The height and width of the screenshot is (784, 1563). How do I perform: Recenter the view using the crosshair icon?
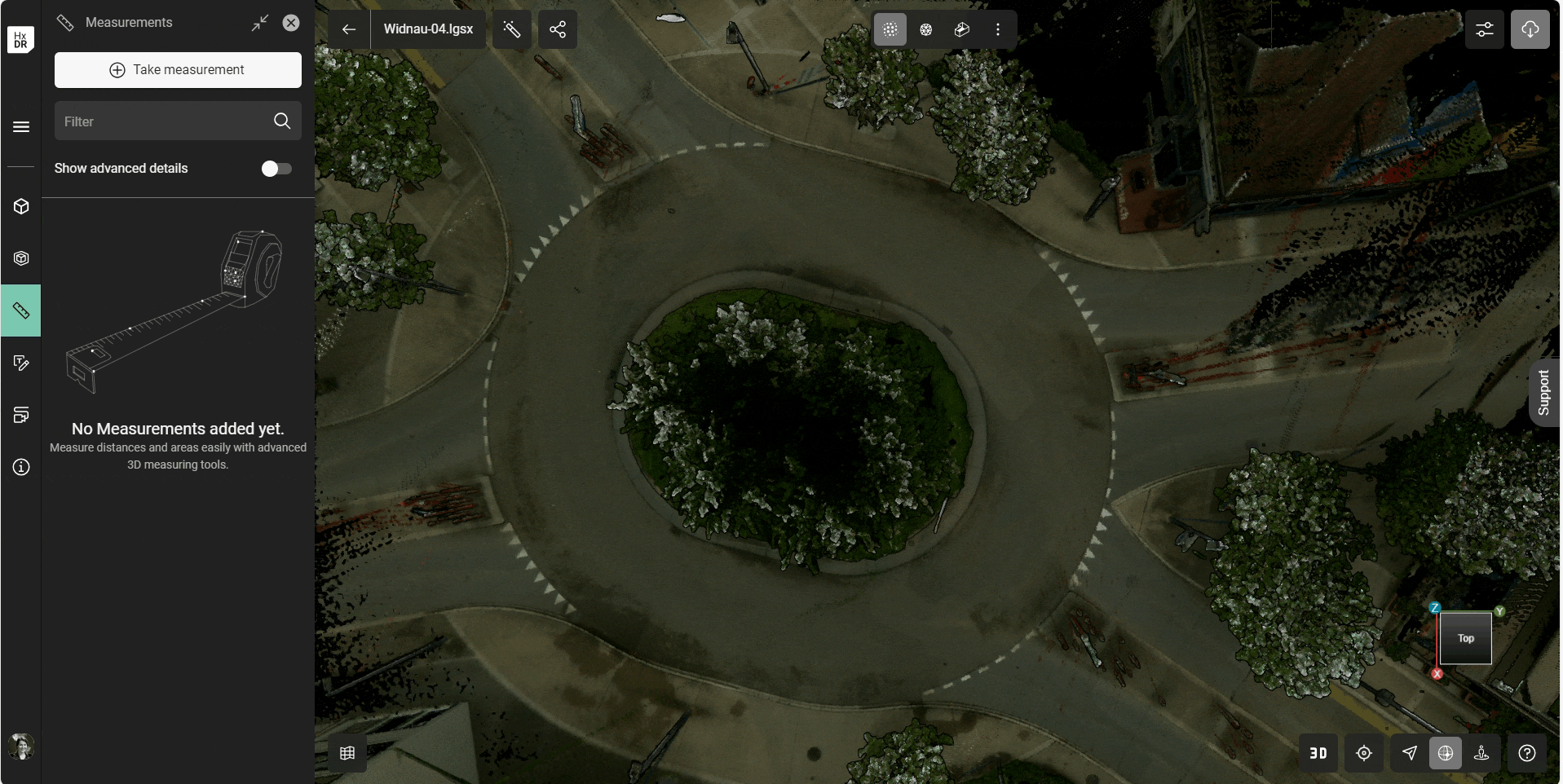point(1365,753)
